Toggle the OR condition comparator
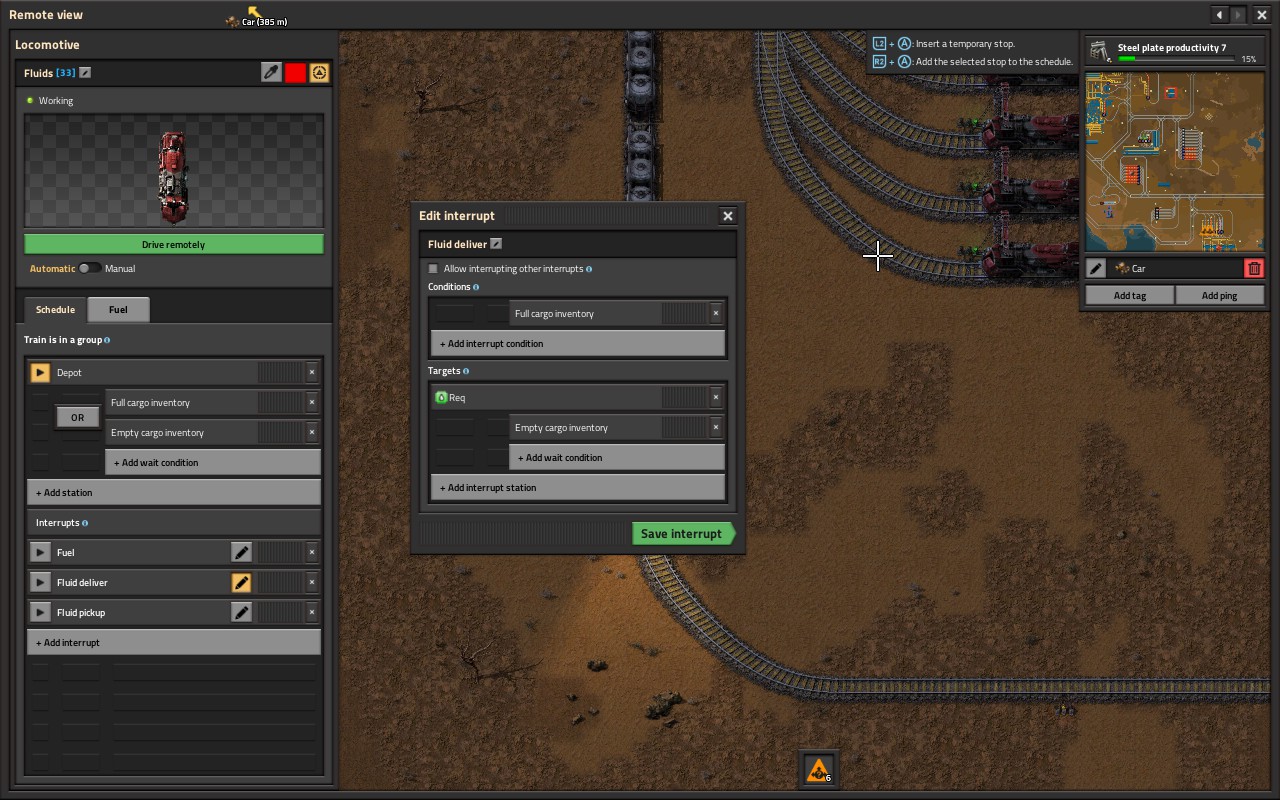The image size is (1280, 800). click(78, 418)
